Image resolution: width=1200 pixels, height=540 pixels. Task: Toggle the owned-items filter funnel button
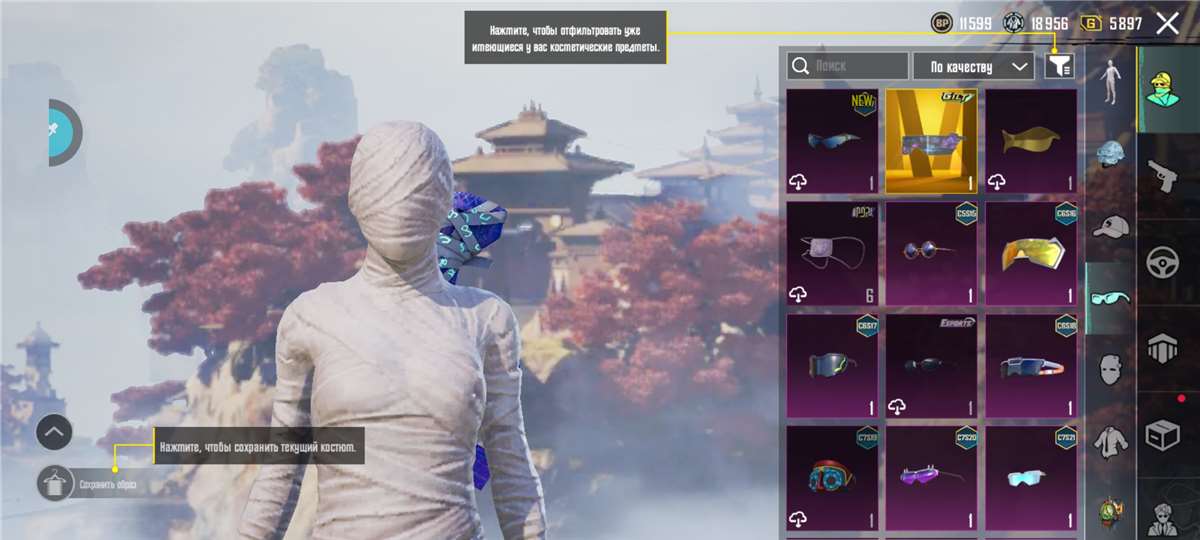tap(1059, 66)
